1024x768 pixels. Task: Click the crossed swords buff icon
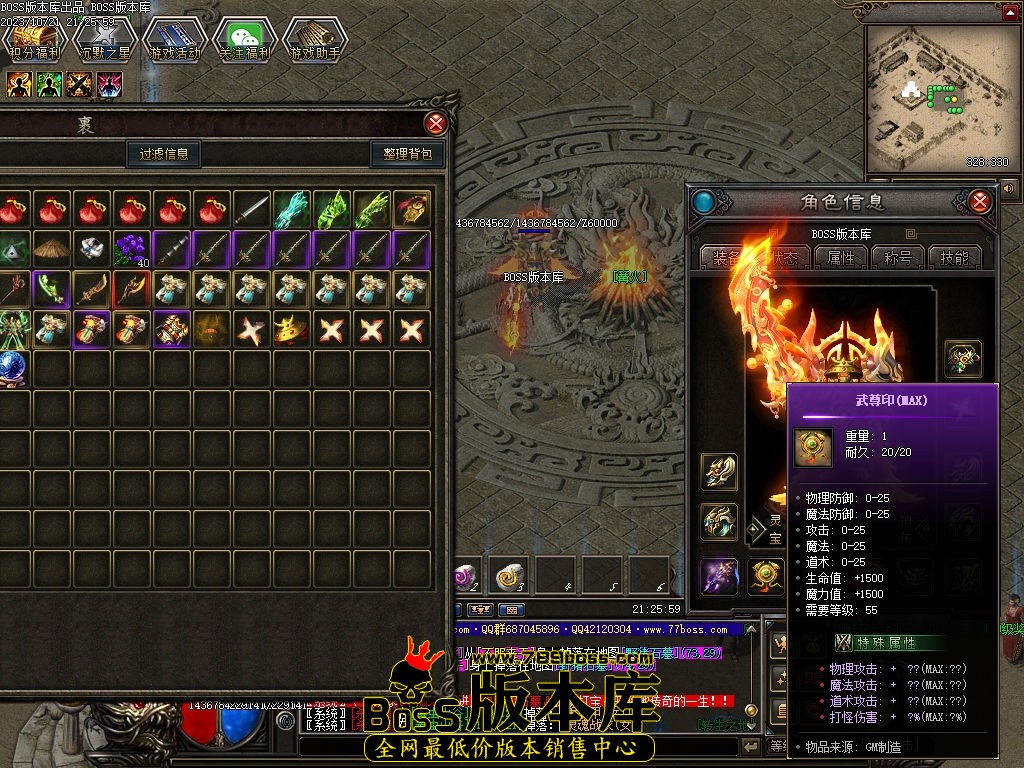pos(79,85)
